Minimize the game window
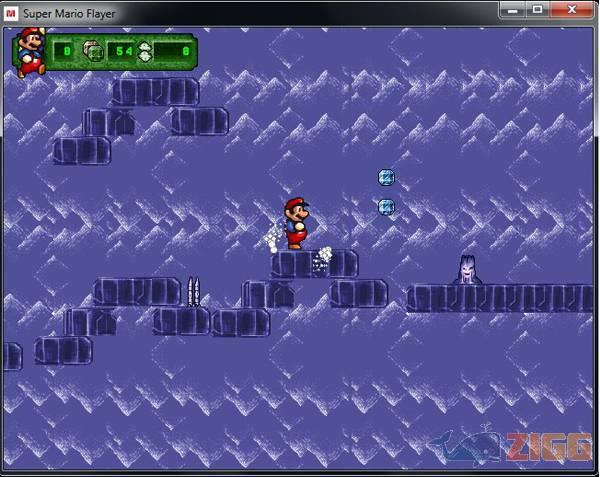Image resolution: width=600 pixels, height=477 pixels. 516,9
